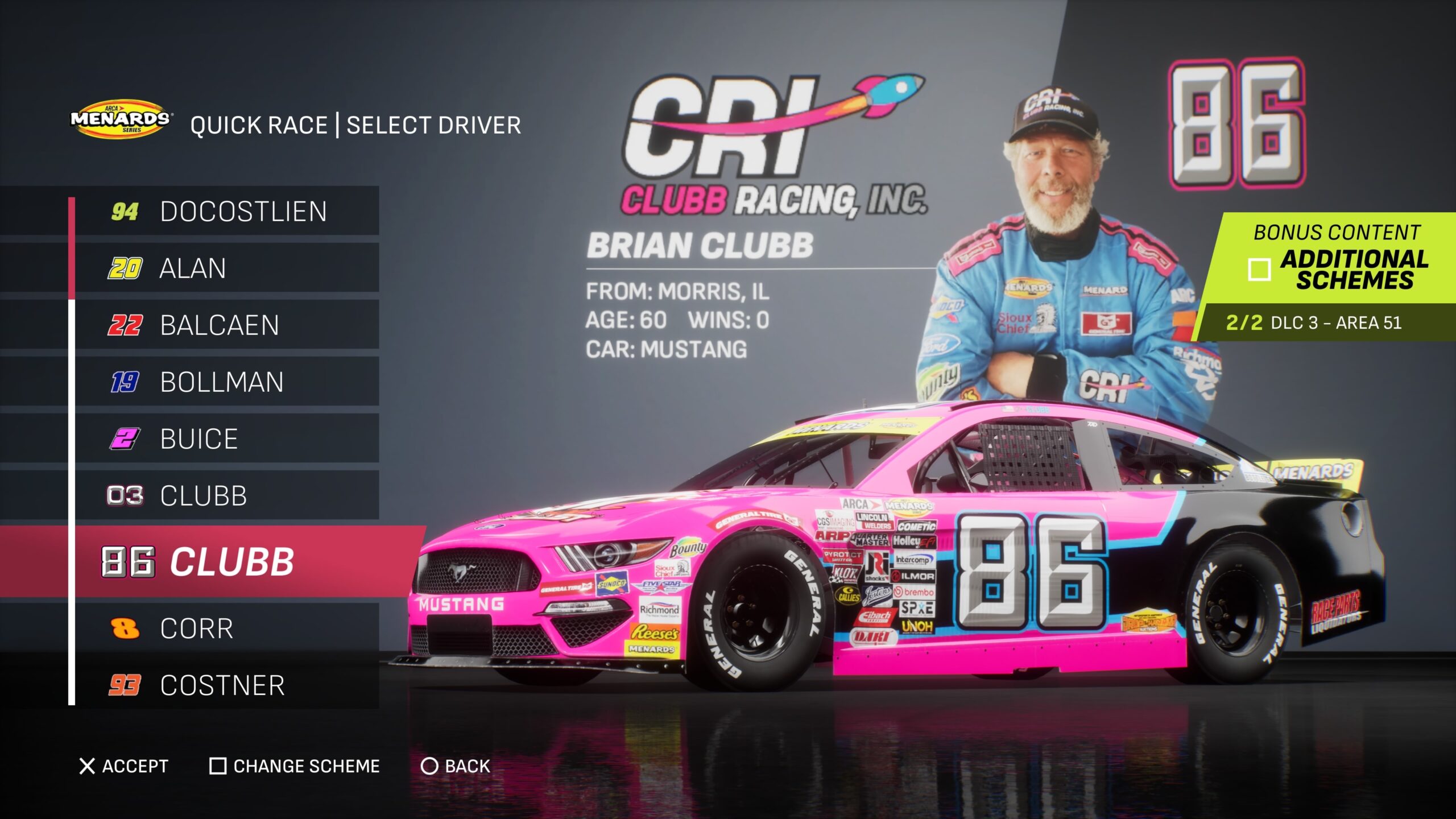Change Scheme for the car
Image resolution: width=1456 pixels, height=819 pixels.
(295, 766)
